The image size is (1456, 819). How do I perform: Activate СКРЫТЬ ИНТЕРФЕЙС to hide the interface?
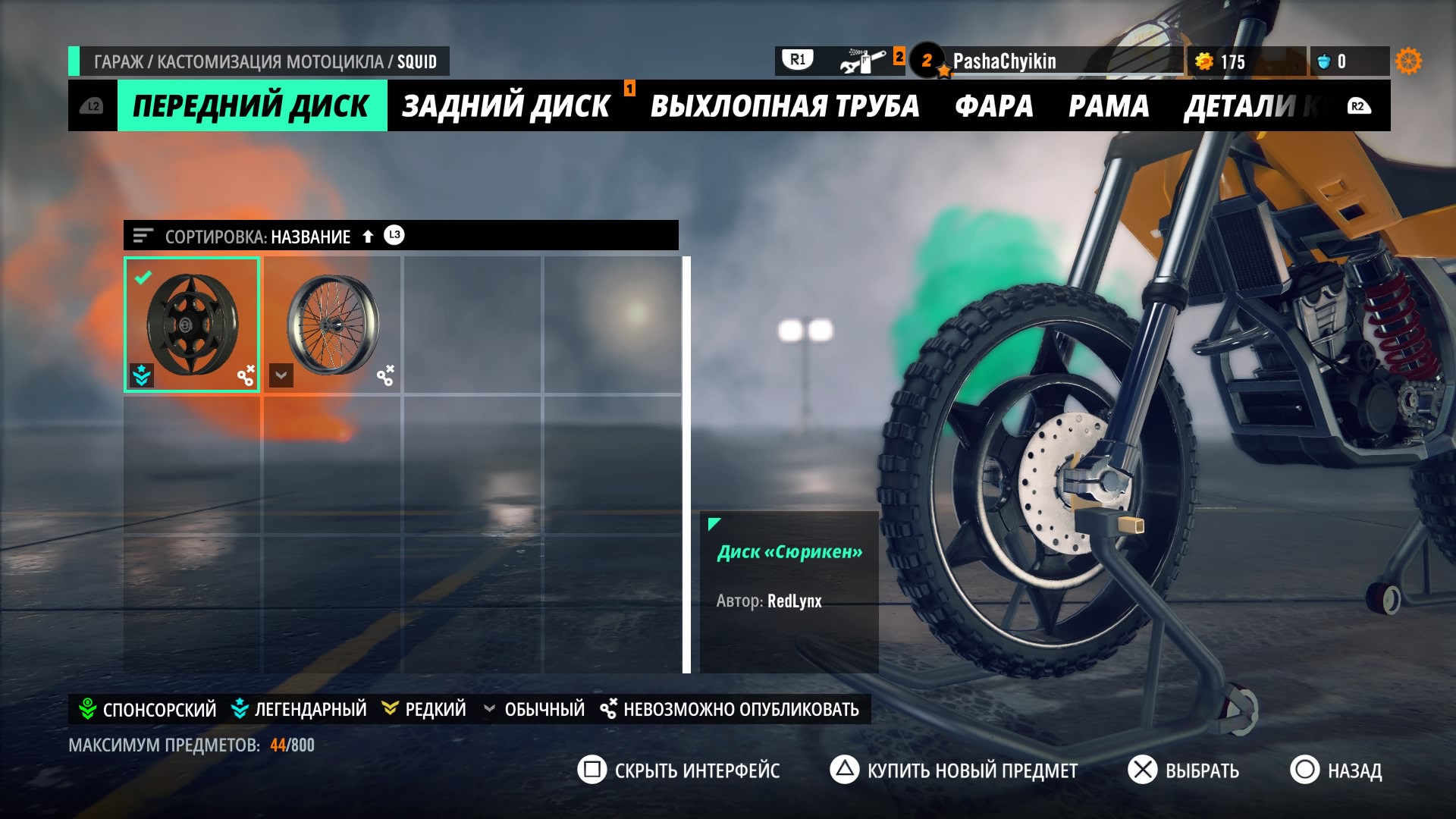point(679,770)
